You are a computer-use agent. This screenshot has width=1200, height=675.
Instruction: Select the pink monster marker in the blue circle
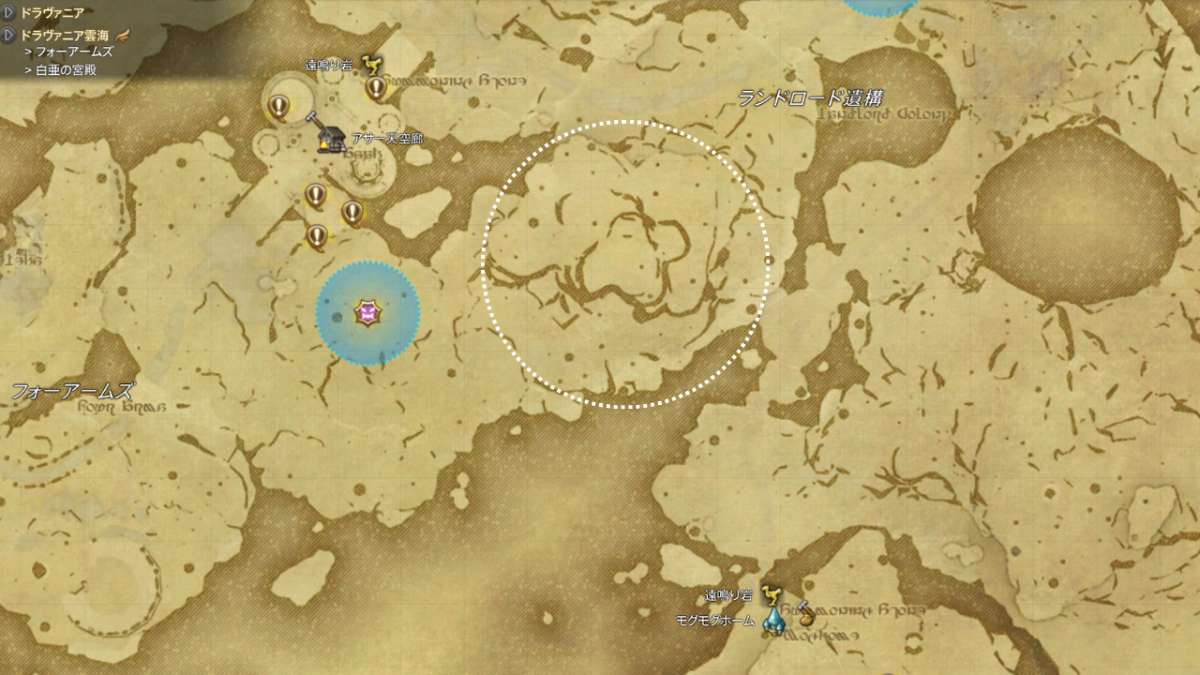click(367, 315)
